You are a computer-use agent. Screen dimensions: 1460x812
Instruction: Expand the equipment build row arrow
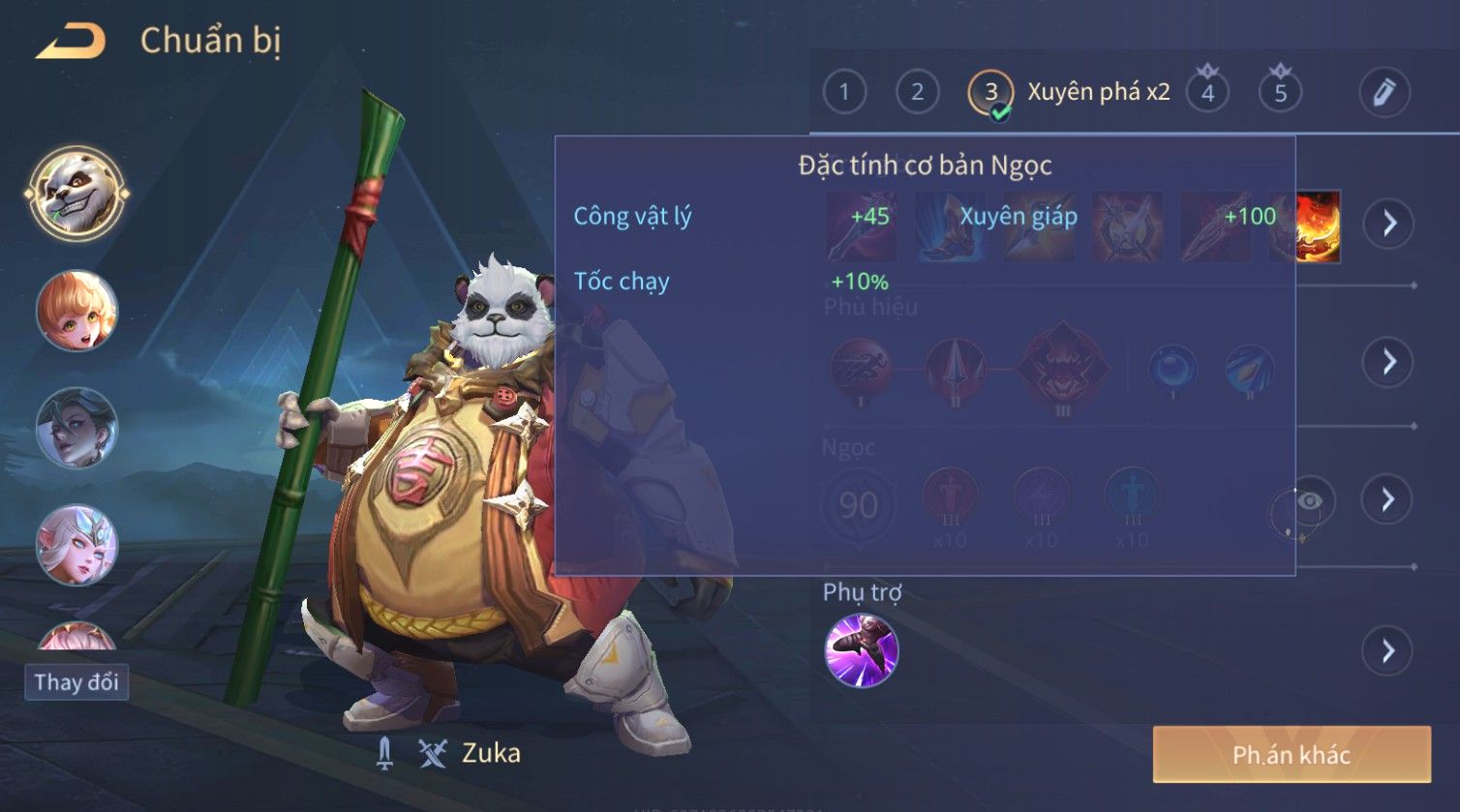[1389, 224]
